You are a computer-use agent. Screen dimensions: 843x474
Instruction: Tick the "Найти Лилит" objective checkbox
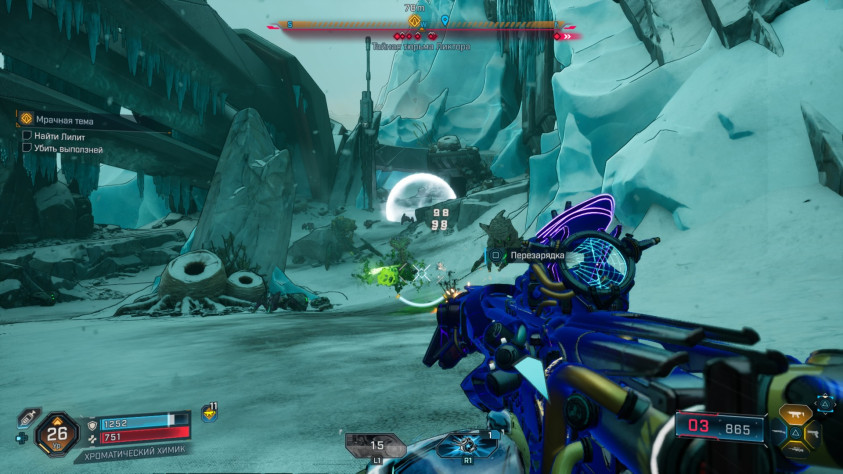tap(27, 135)
